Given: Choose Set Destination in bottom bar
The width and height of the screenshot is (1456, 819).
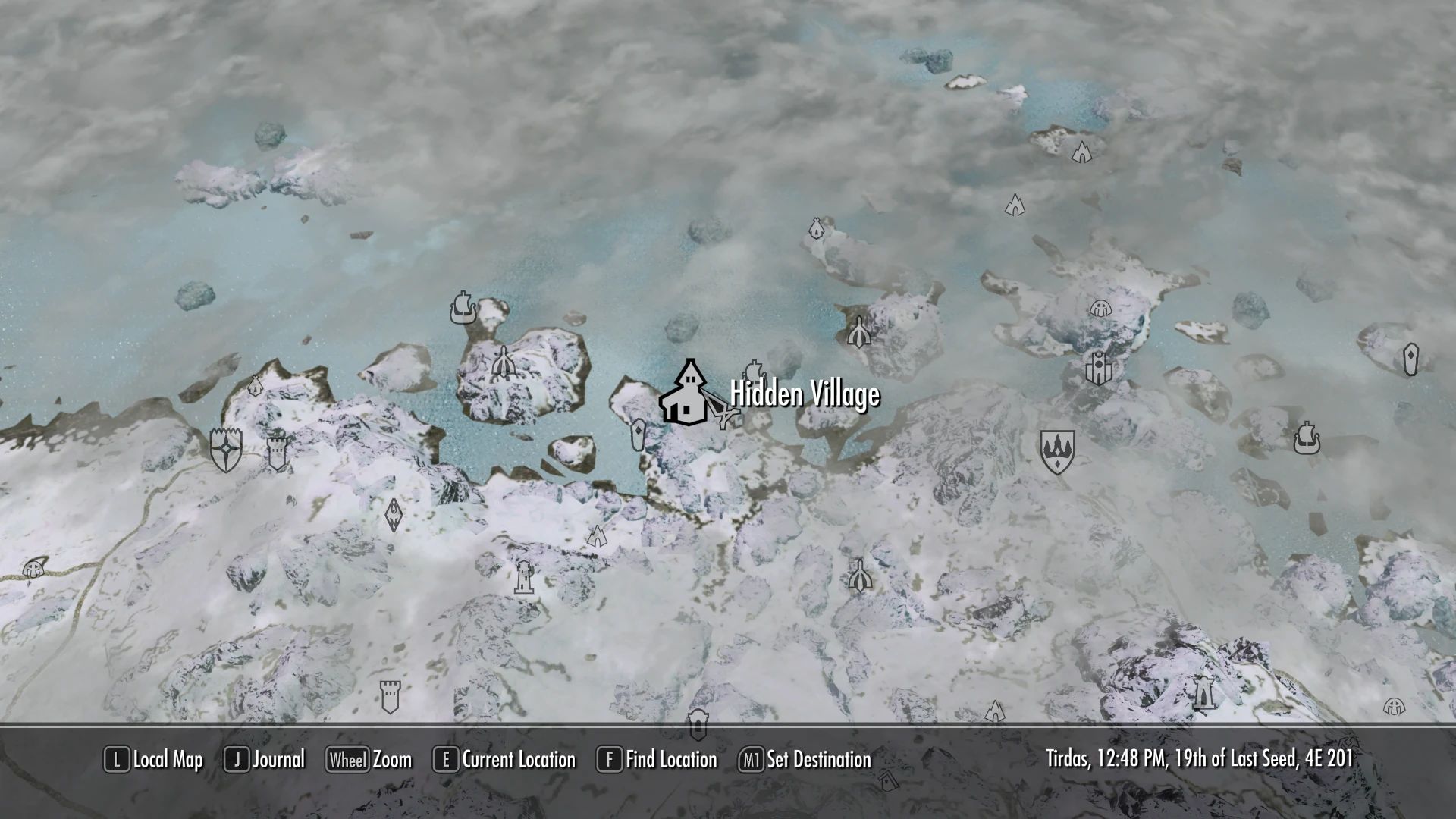Looking at the screenshot, I should (805, 759).
